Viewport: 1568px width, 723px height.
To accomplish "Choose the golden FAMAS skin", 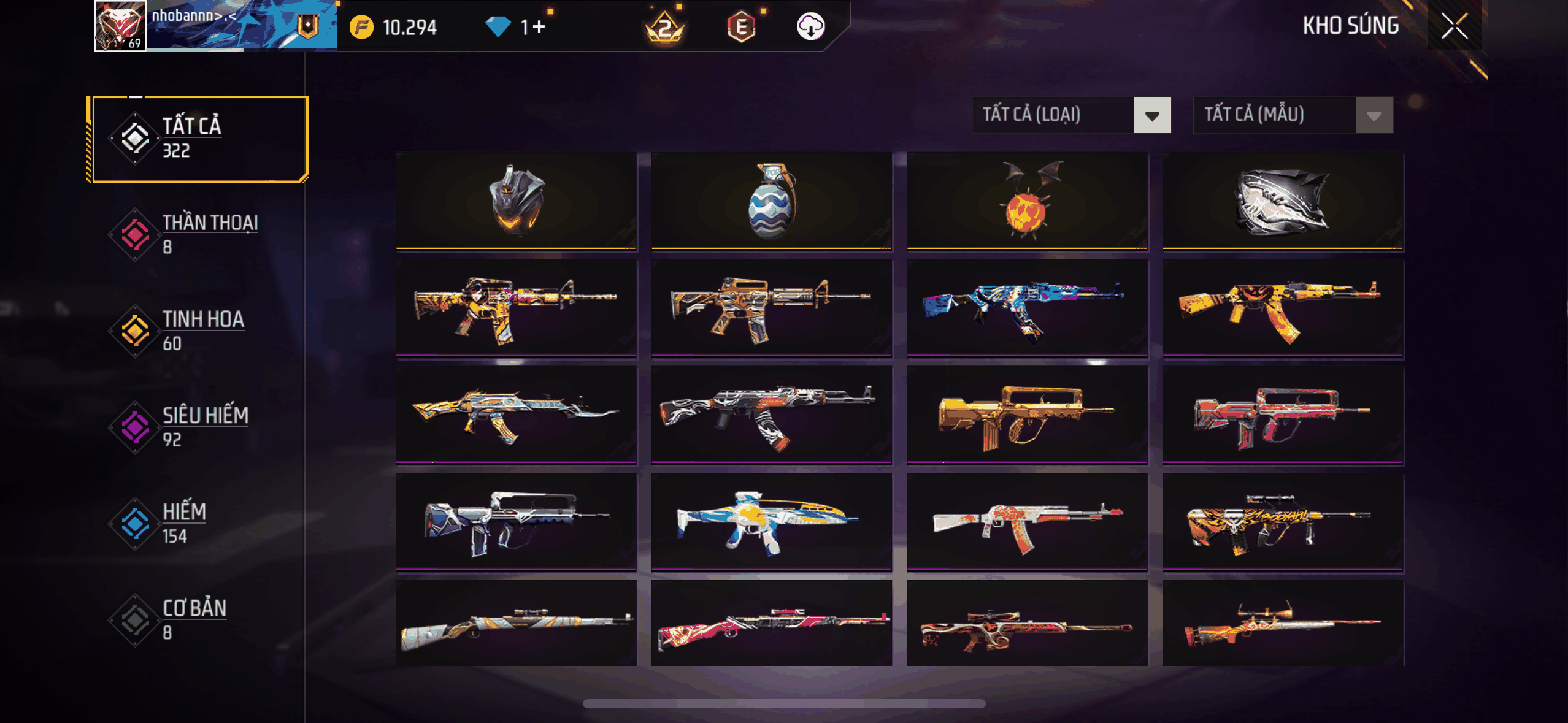I will (1027, 415).
